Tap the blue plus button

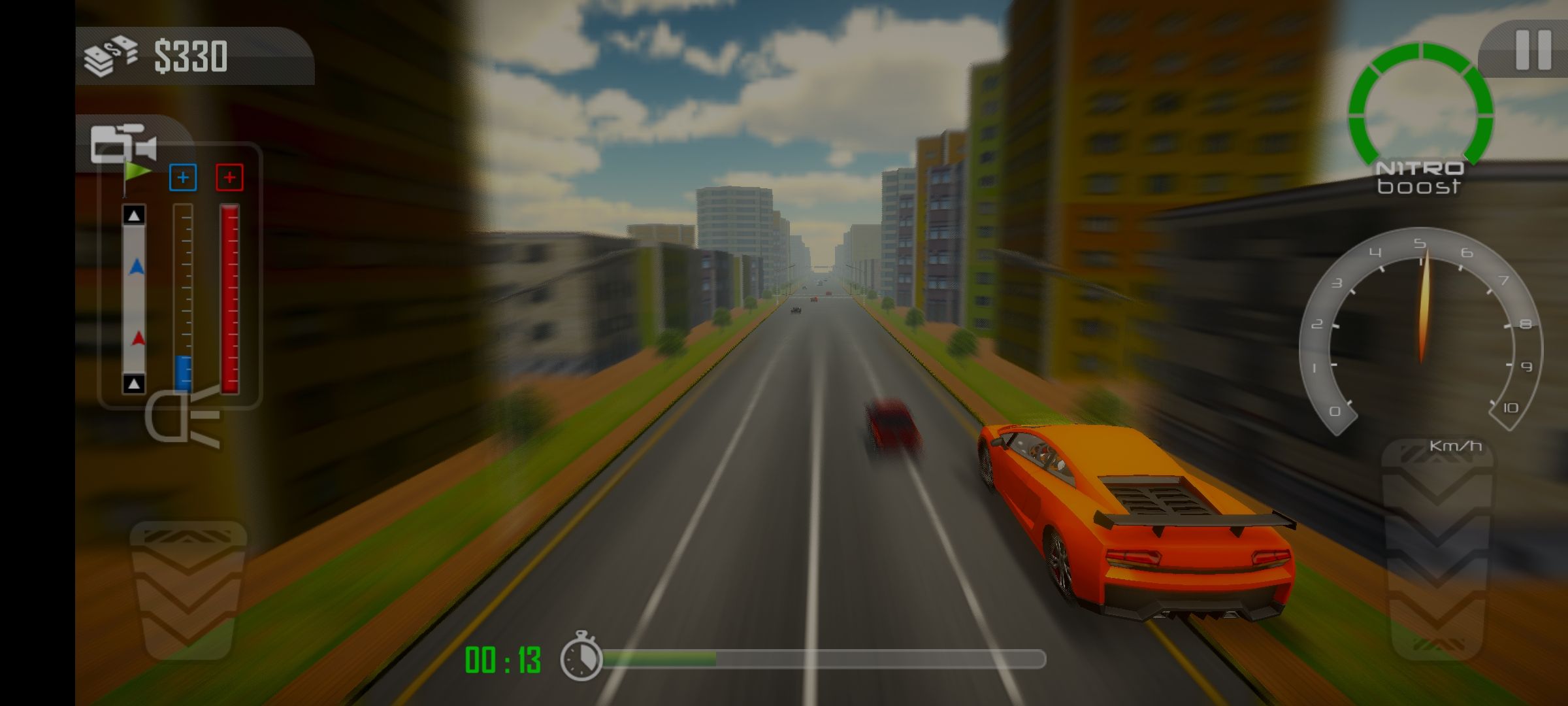(183, 178)
